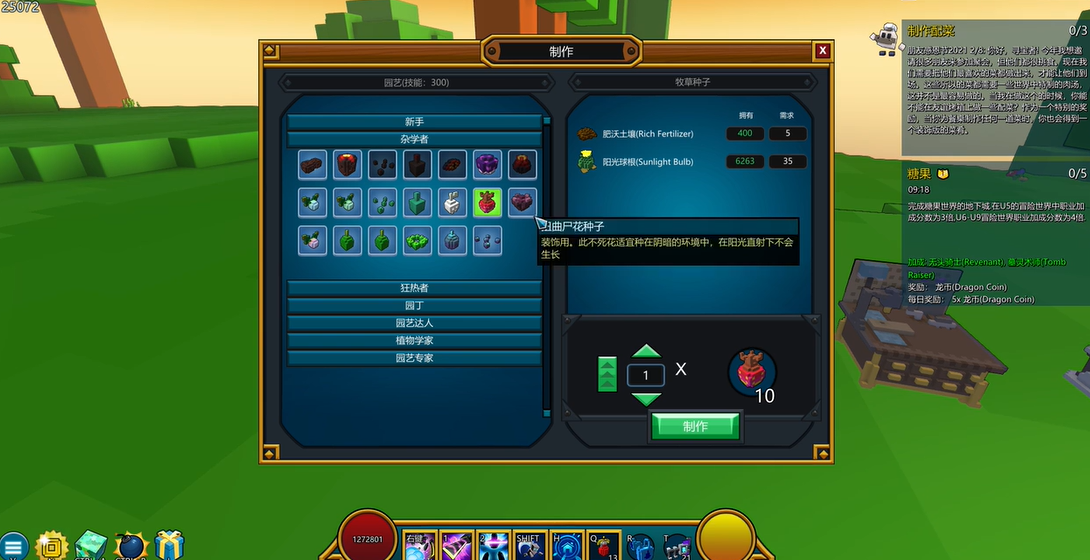This screenshot has width=1090, height=560.
Task: Close the crafting window
Action: pyautogui.click(x=822, y=51)
